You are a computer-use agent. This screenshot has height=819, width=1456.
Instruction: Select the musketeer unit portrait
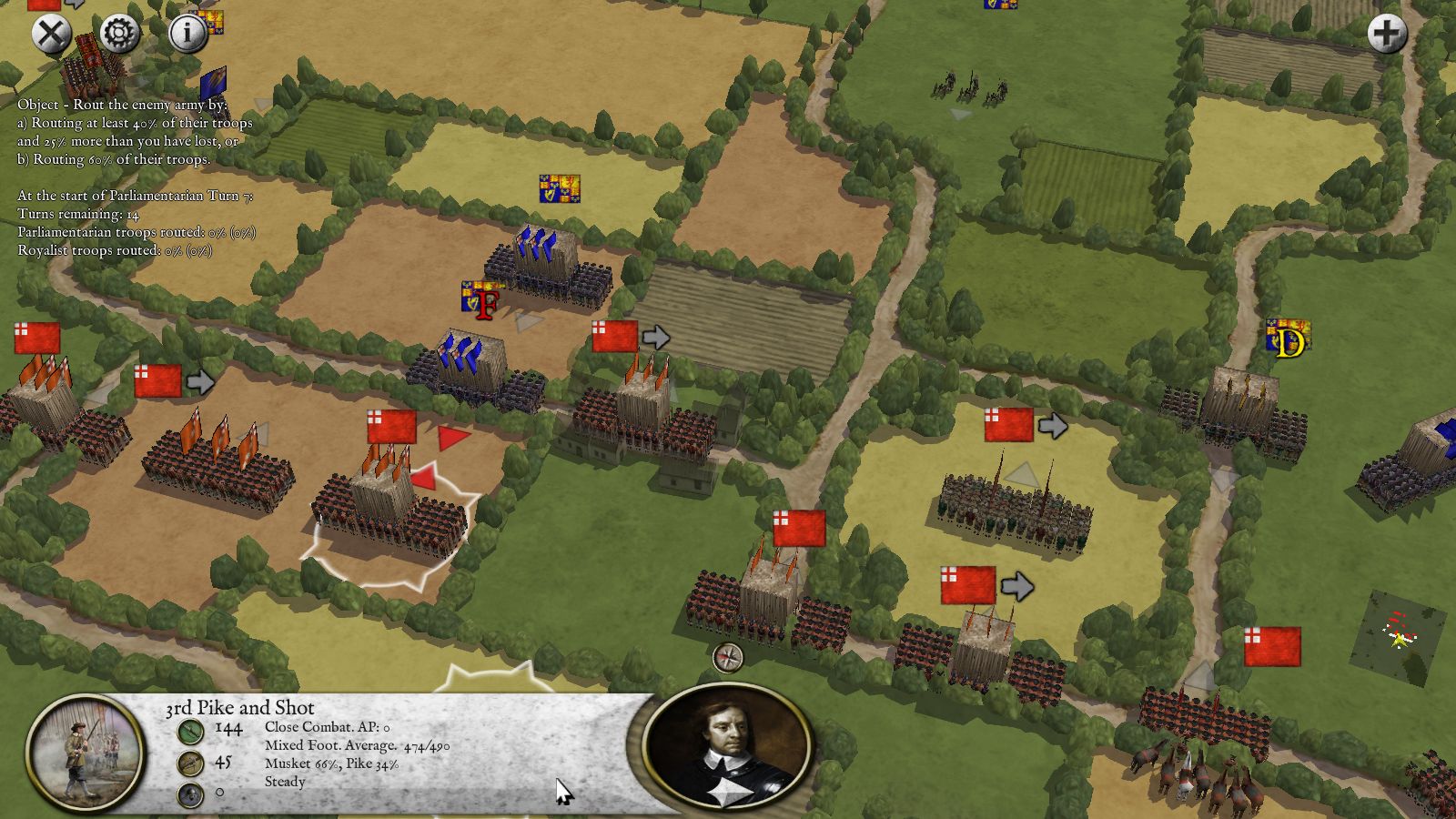[86, 752]
